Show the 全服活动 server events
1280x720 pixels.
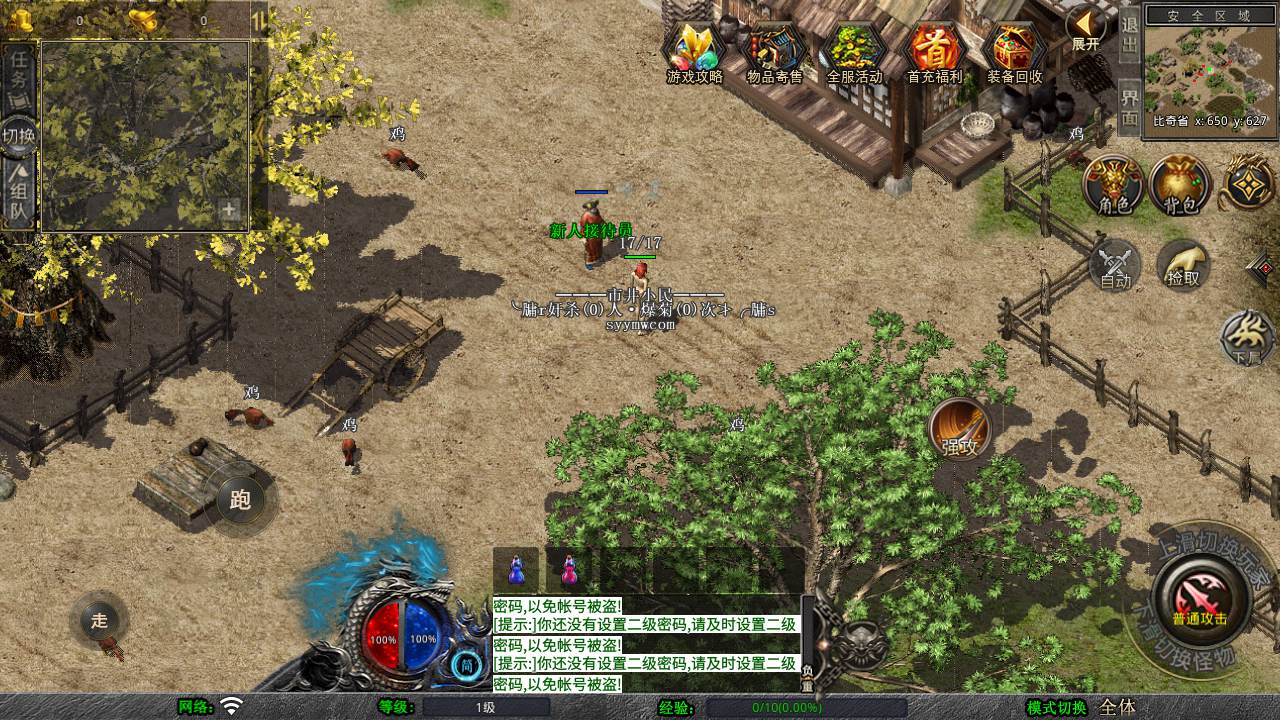(855, 48)
